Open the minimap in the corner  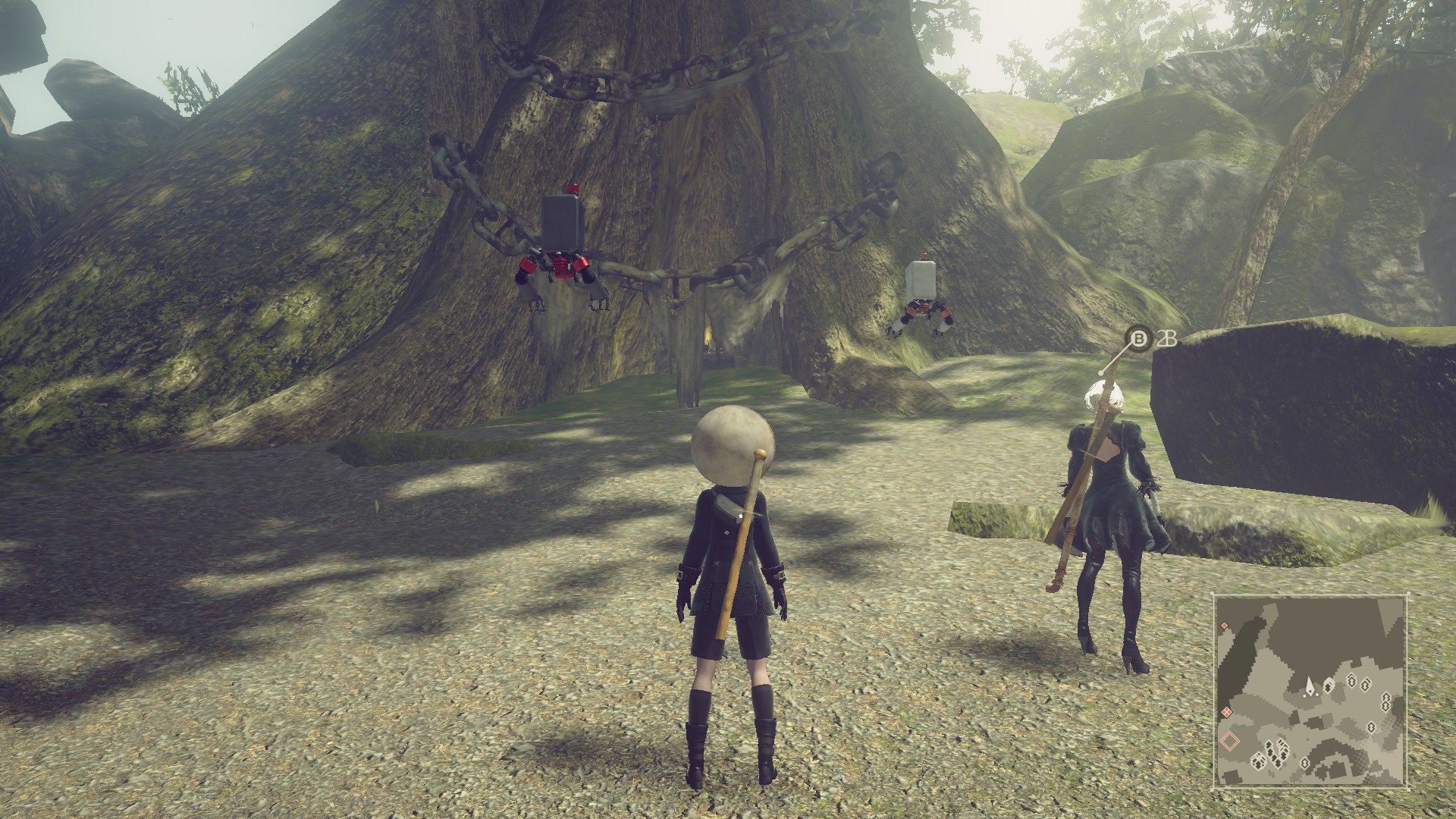(1311, 691)
